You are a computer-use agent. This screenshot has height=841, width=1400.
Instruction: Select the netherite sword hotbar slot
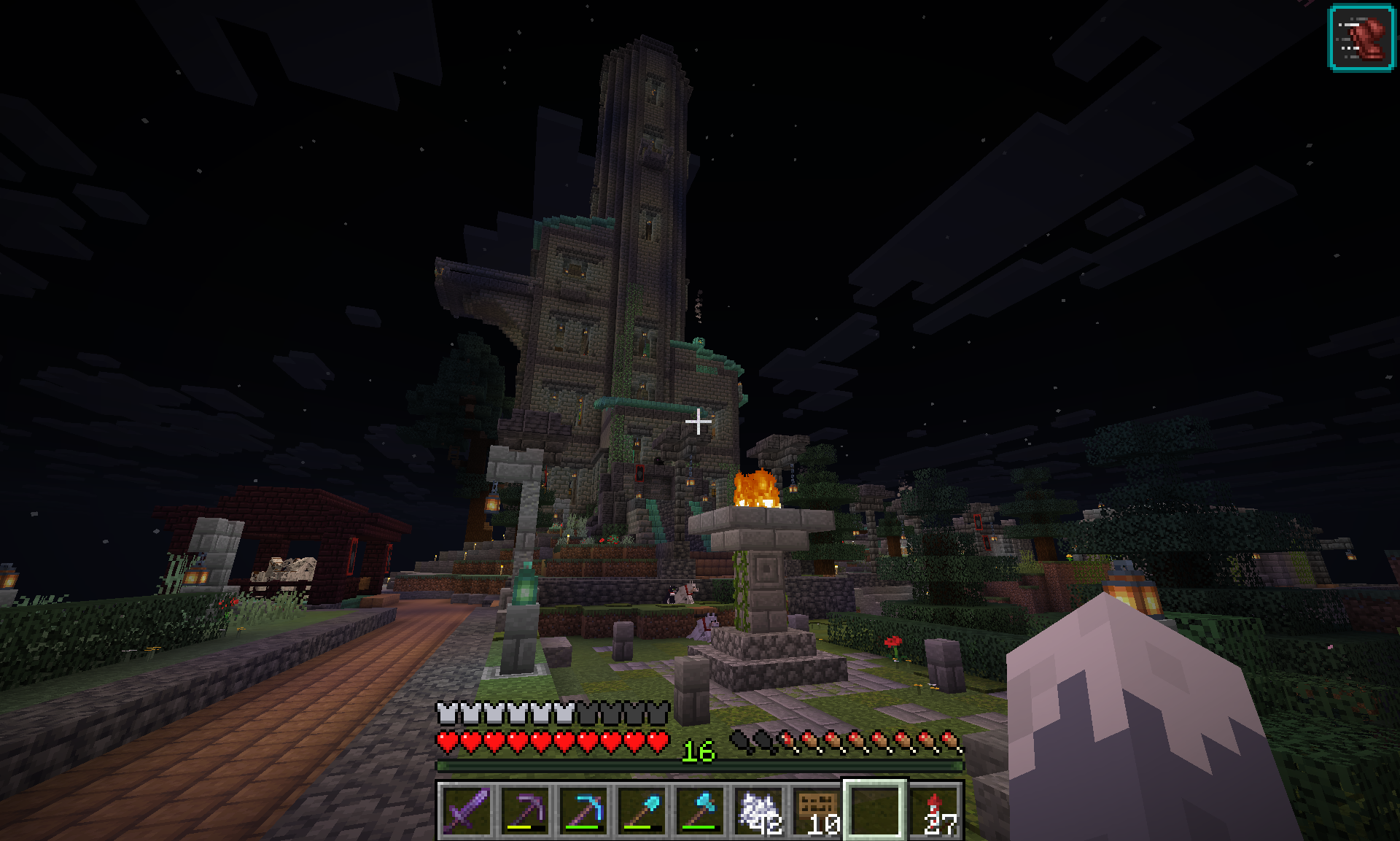pyautogui.click(x=467, y=810)
